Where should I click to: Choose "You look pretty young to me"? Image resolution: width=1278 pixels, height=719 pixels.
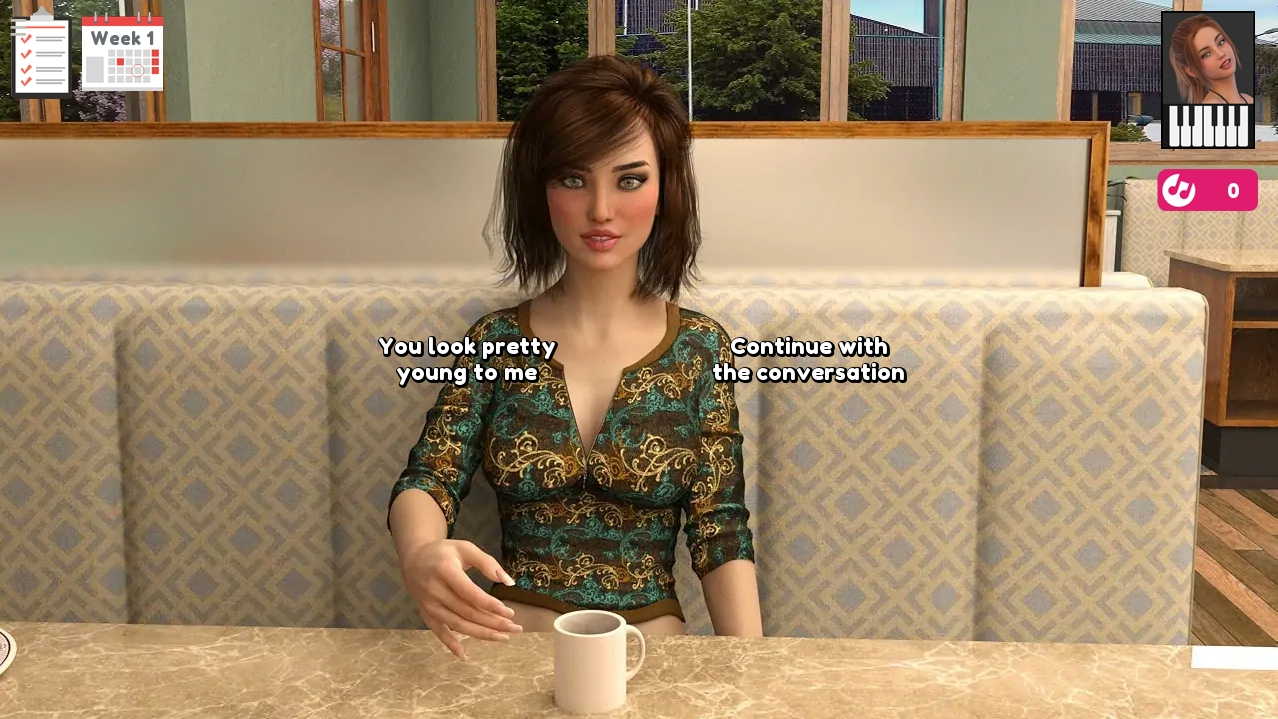pyautogui.click(x=467, y=360)
